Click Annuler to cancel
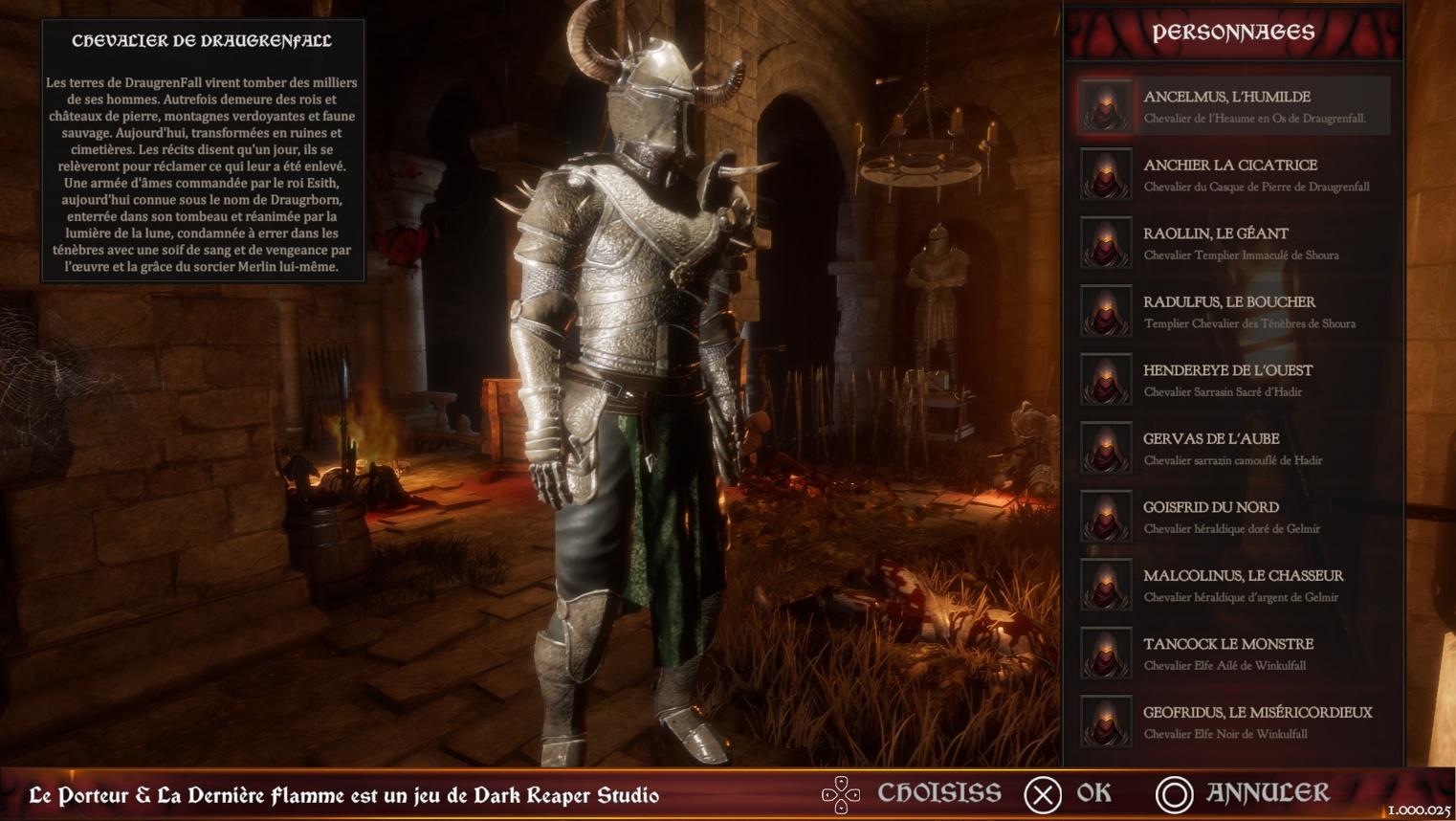 point(1243,794)
